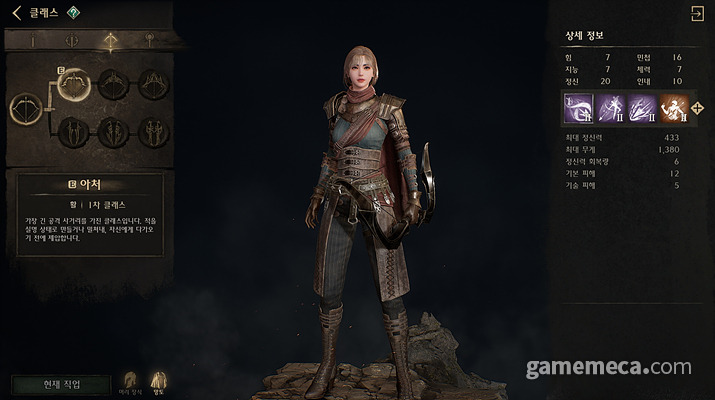
Task: Switch to the shield weapon tab
Action: 71,42
